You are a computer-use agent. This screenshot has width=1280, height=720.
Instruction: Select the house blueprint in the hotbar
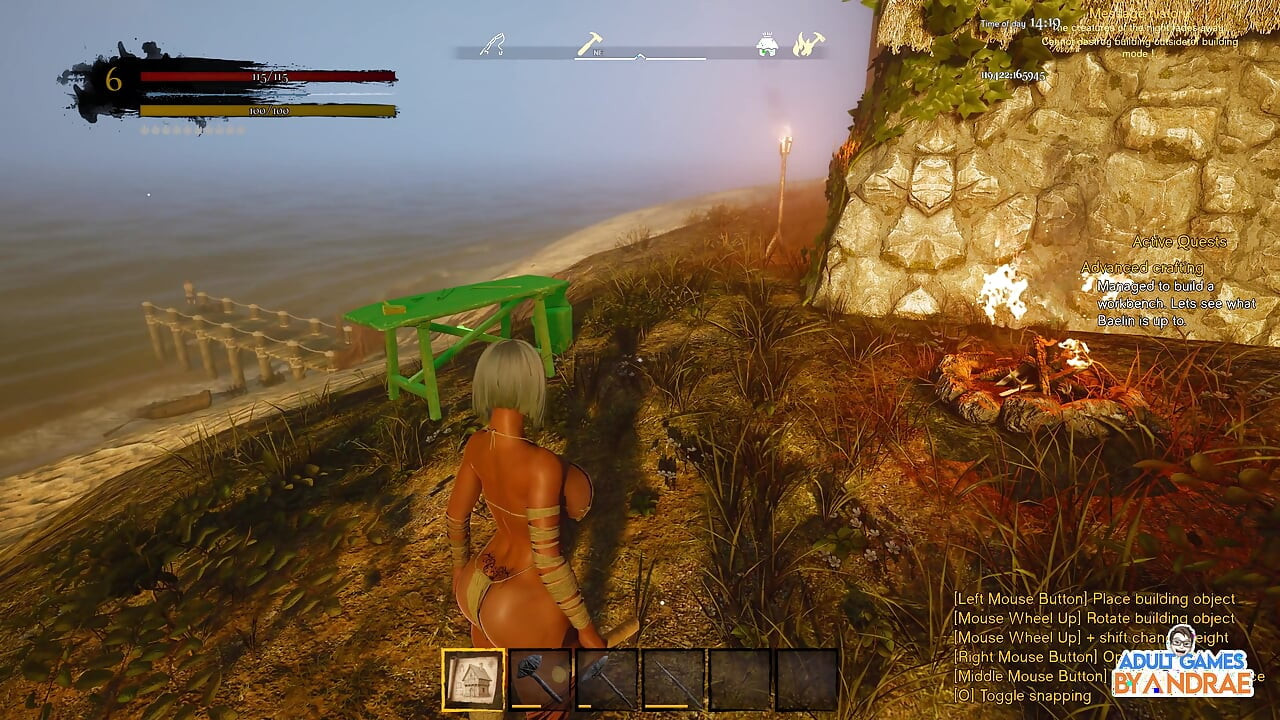[x=470, y=680]
